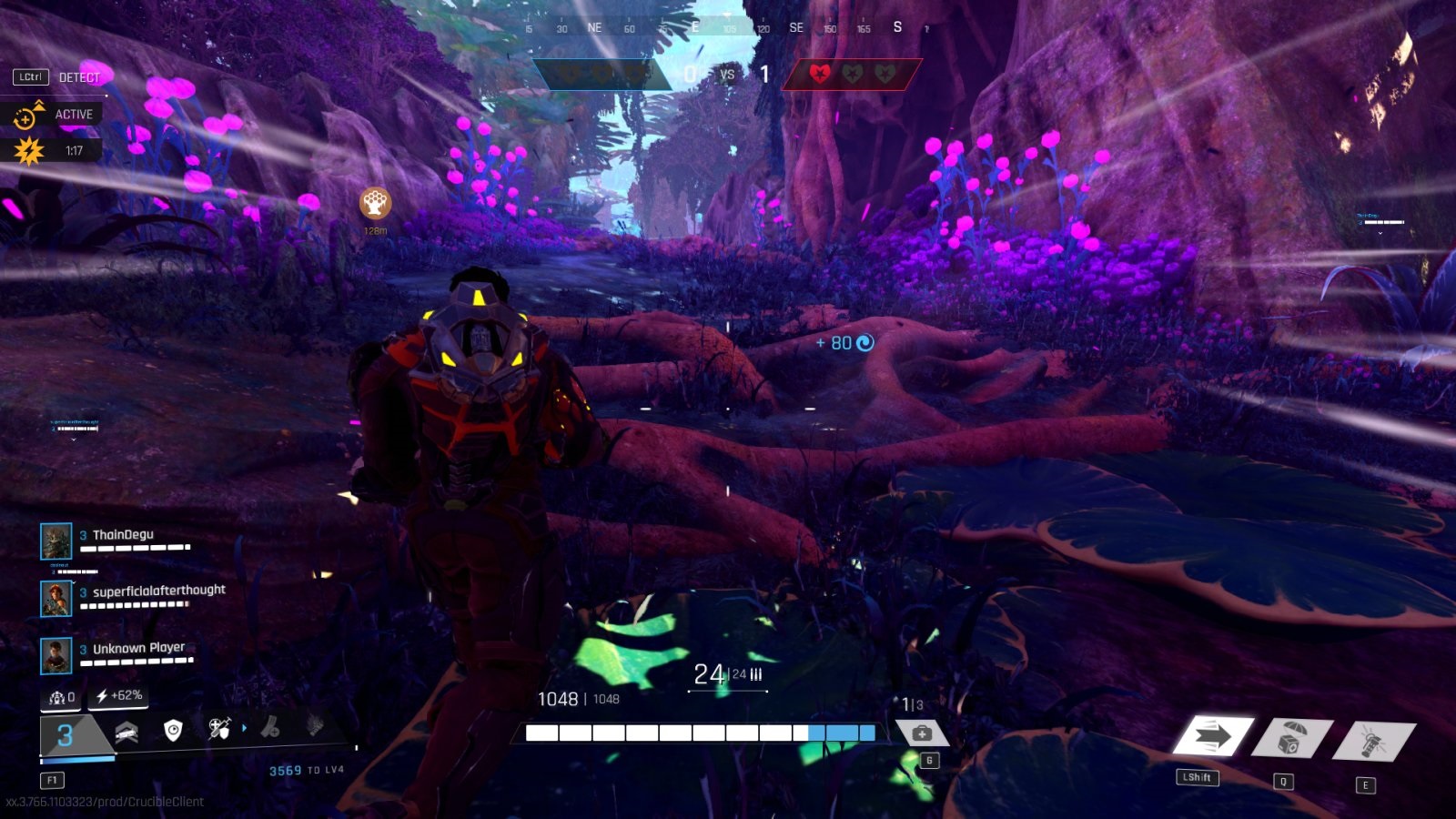This screenshot has height=819, width=1456.
Task: Trigger the grenade ability icon
Action: 1372,741
